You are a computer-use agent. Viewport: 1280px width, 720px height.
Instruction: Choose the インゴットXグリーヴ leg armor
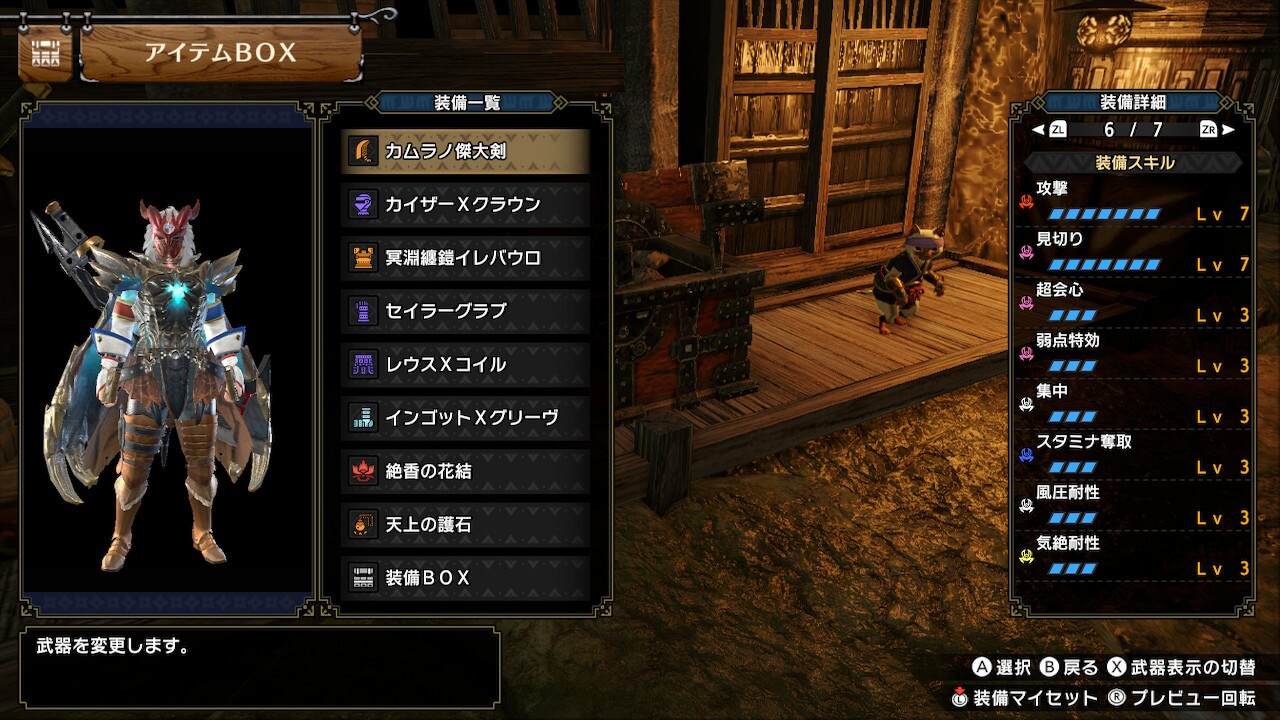pos(465,418)
